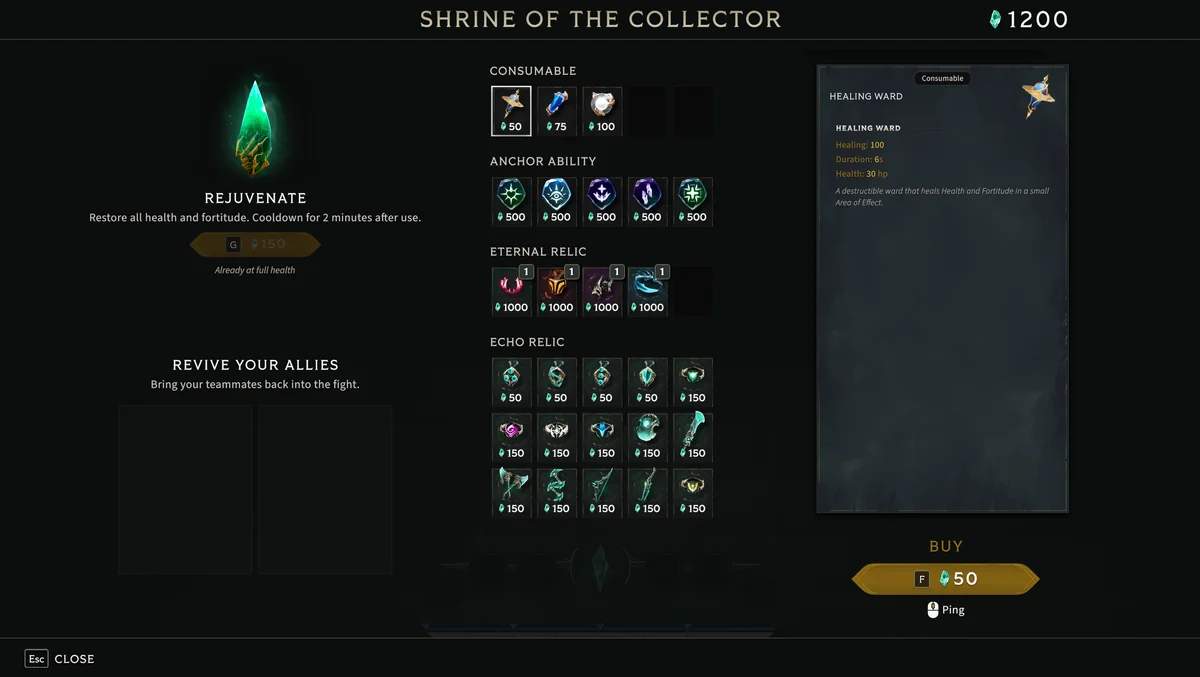
Task: Select the Healing Ward consumable for 50
Action: [x=511, y=110]
